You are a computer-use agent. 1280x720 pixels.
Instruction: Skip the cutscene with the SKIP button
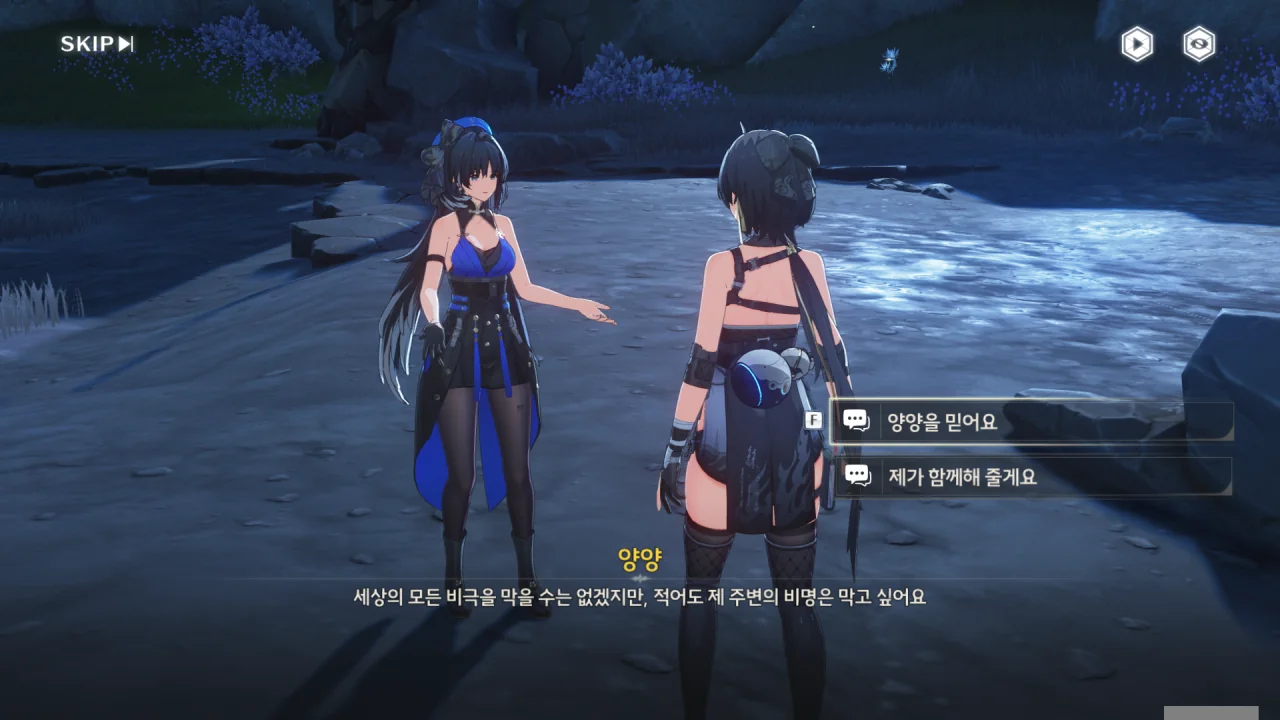coord(97,44)
